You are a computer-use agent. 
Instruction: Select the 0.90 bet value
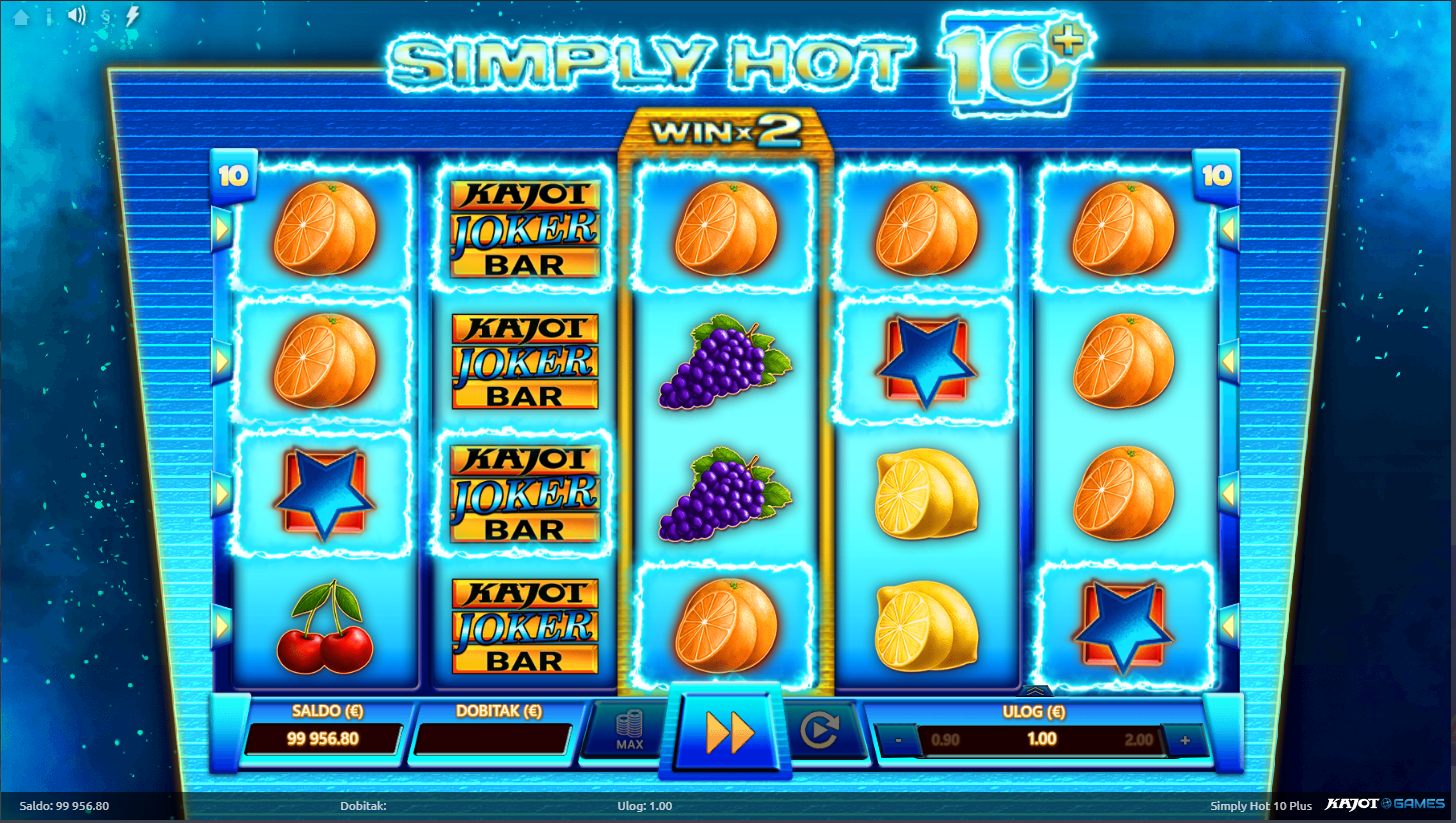[x=945, y=741]
